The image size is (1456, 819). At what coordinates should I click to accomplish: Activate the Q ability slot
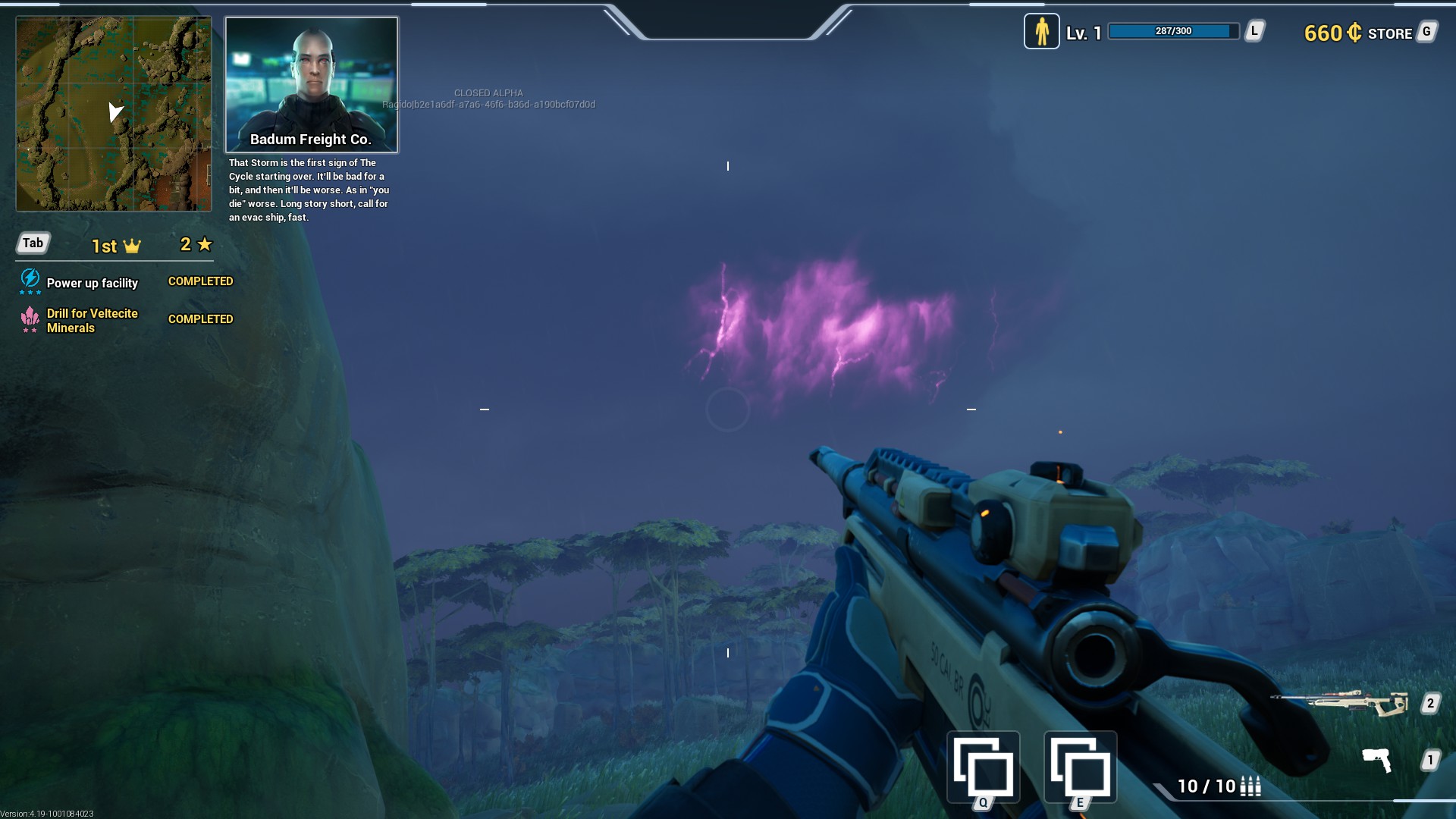pyautogui.click(x=983, y=767)
